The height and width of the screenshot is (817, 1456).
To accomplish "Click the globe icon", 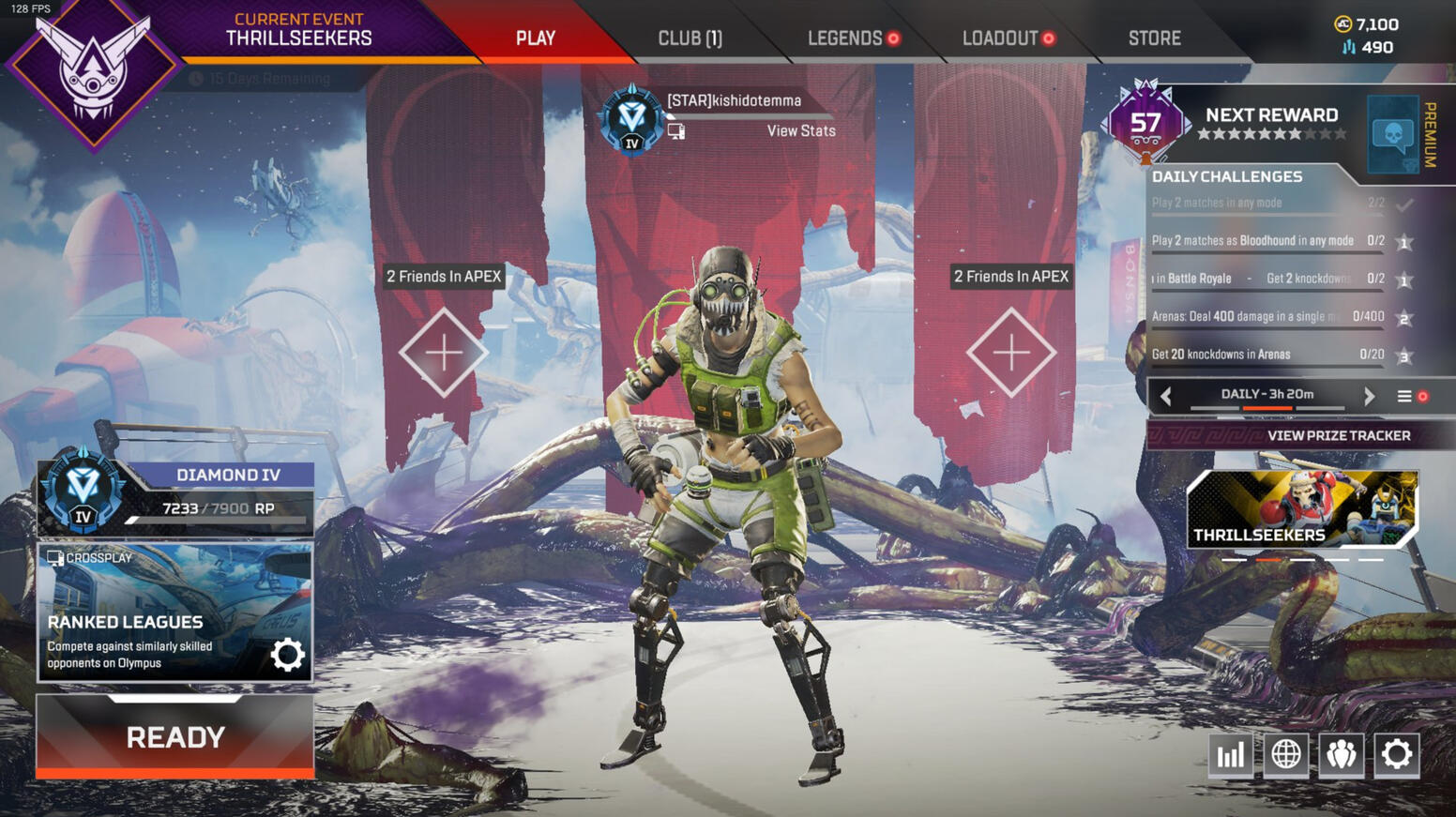I will click(1285, 754).
